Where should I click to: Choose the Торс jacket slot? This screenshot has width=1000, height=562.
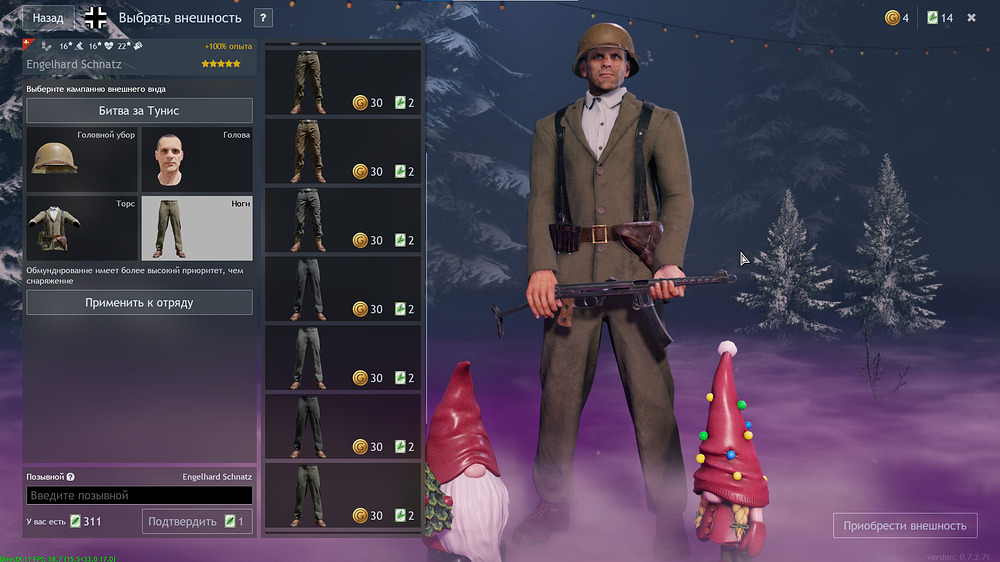81,228
